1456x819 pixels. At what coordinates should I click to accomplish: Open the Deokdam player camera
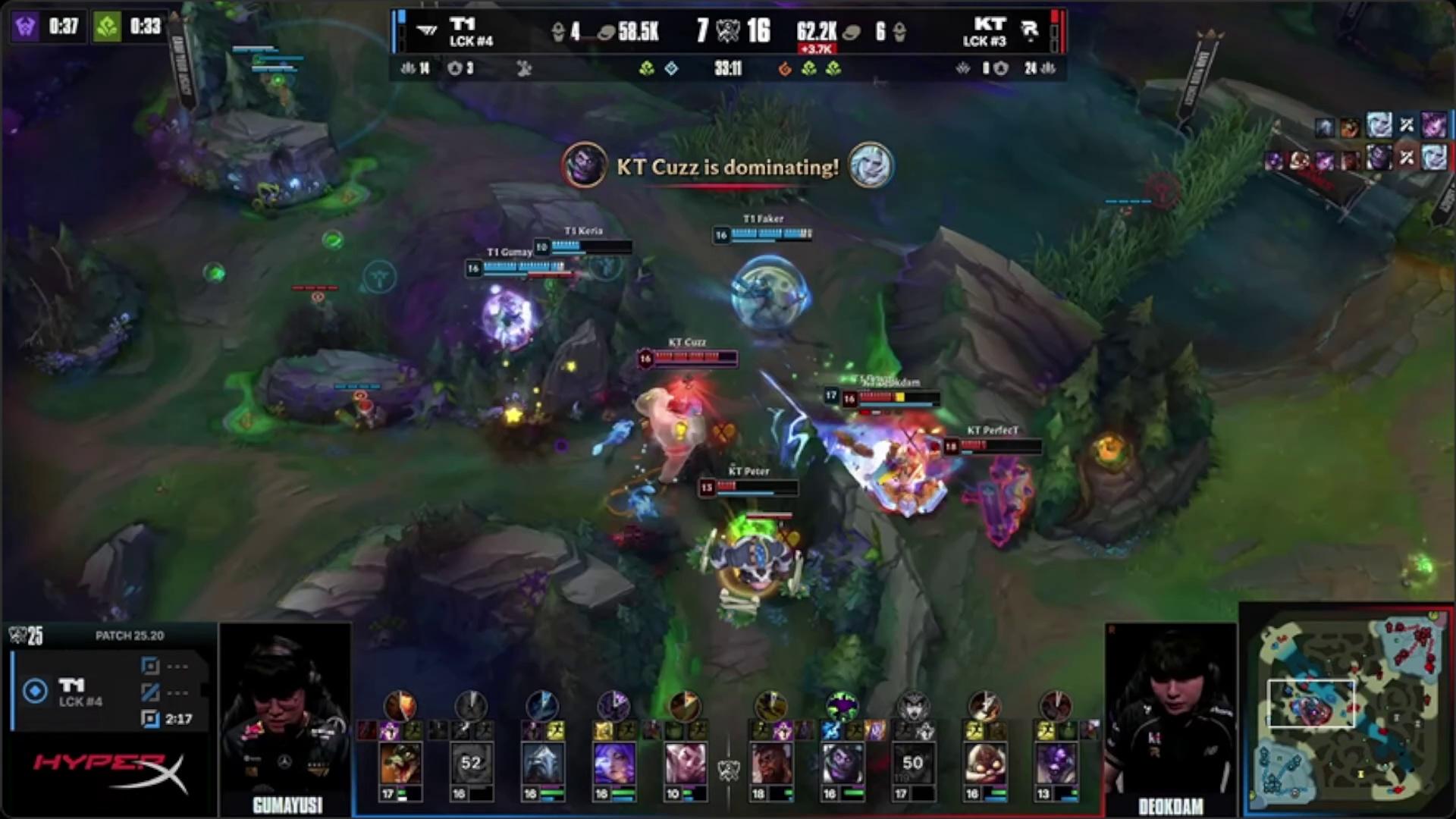1170,713
